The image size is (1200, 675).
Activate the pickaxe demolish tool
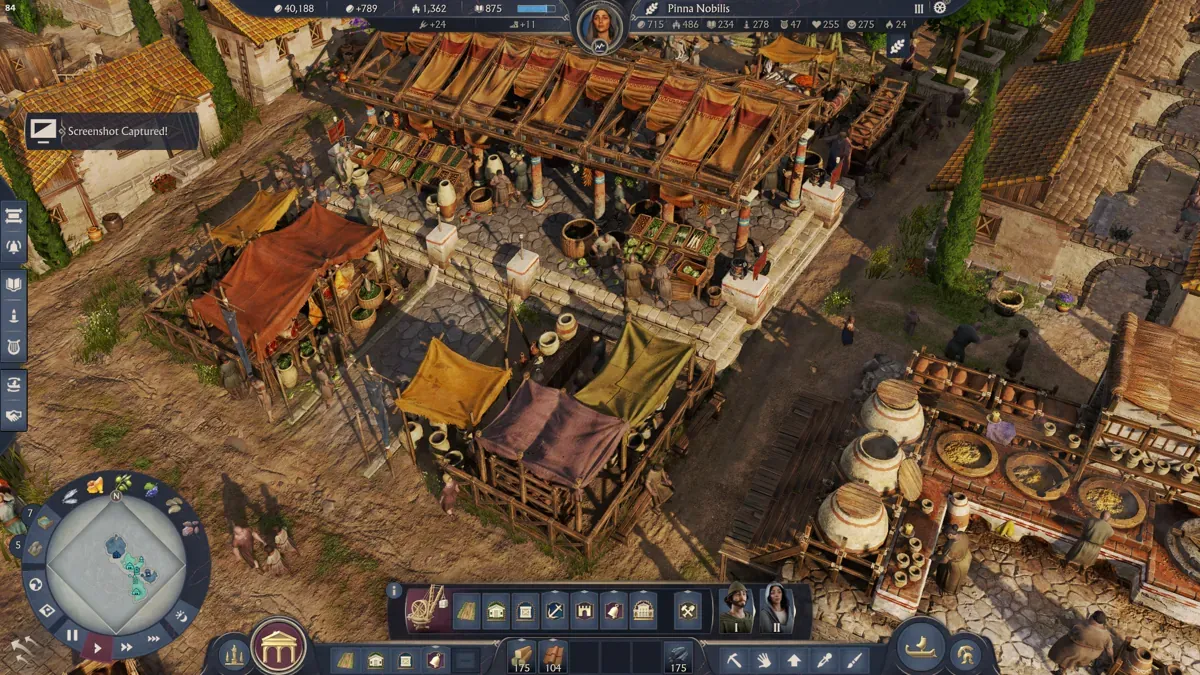pos(734,660)
